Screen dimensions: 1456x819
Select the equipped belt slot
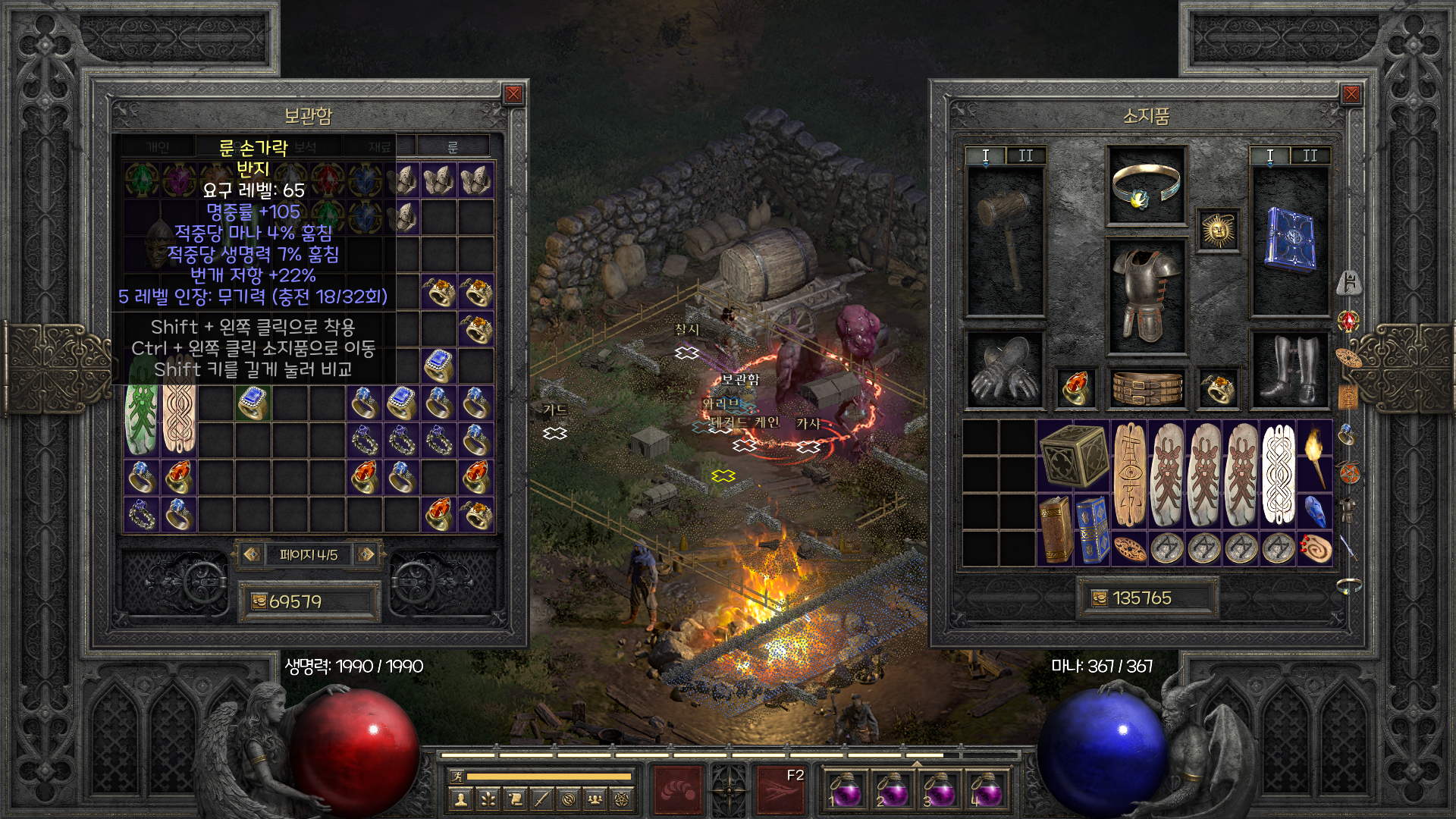point(1146,388)
